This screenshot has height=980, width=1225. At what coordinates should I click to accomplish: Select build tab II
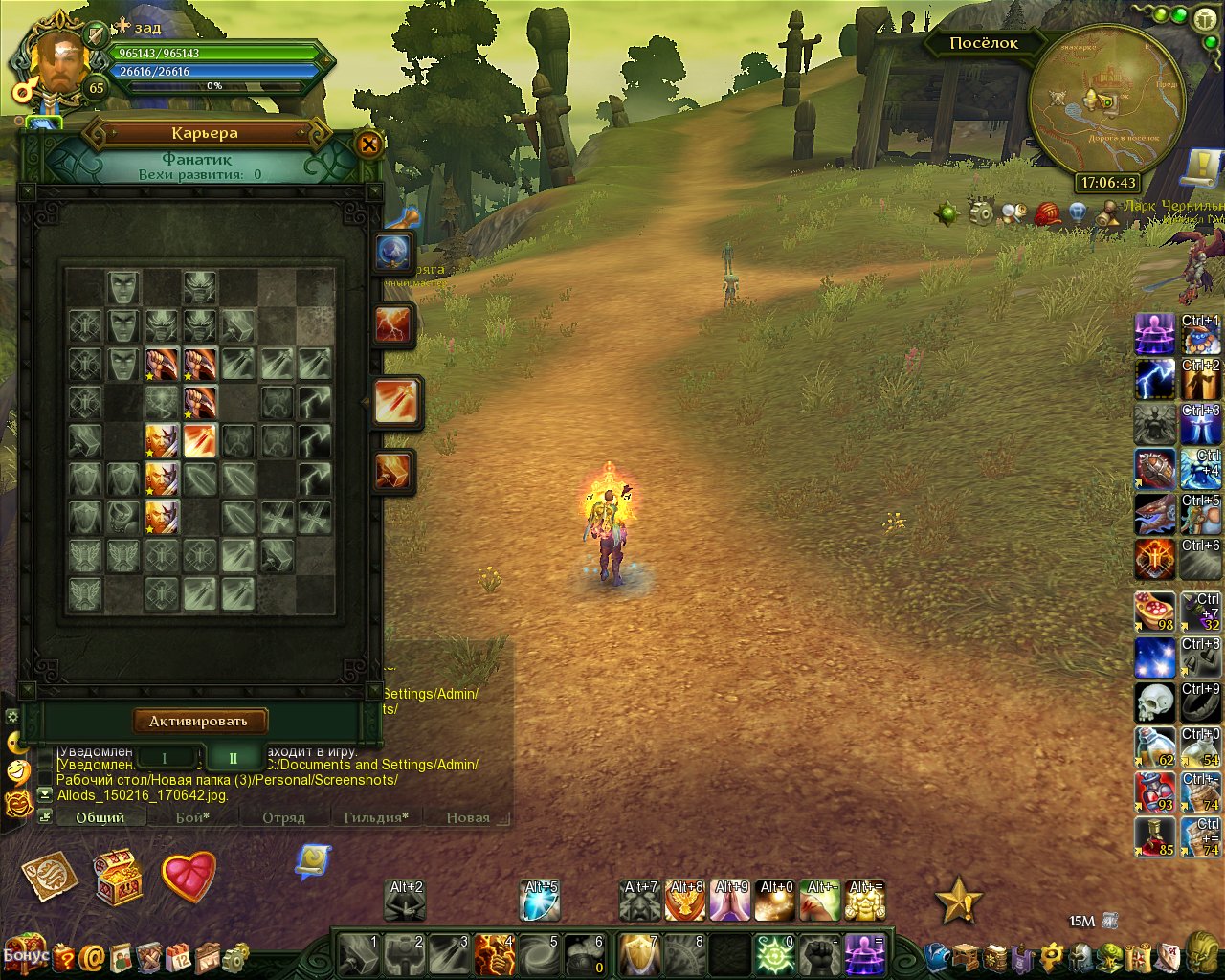[233, 758]
